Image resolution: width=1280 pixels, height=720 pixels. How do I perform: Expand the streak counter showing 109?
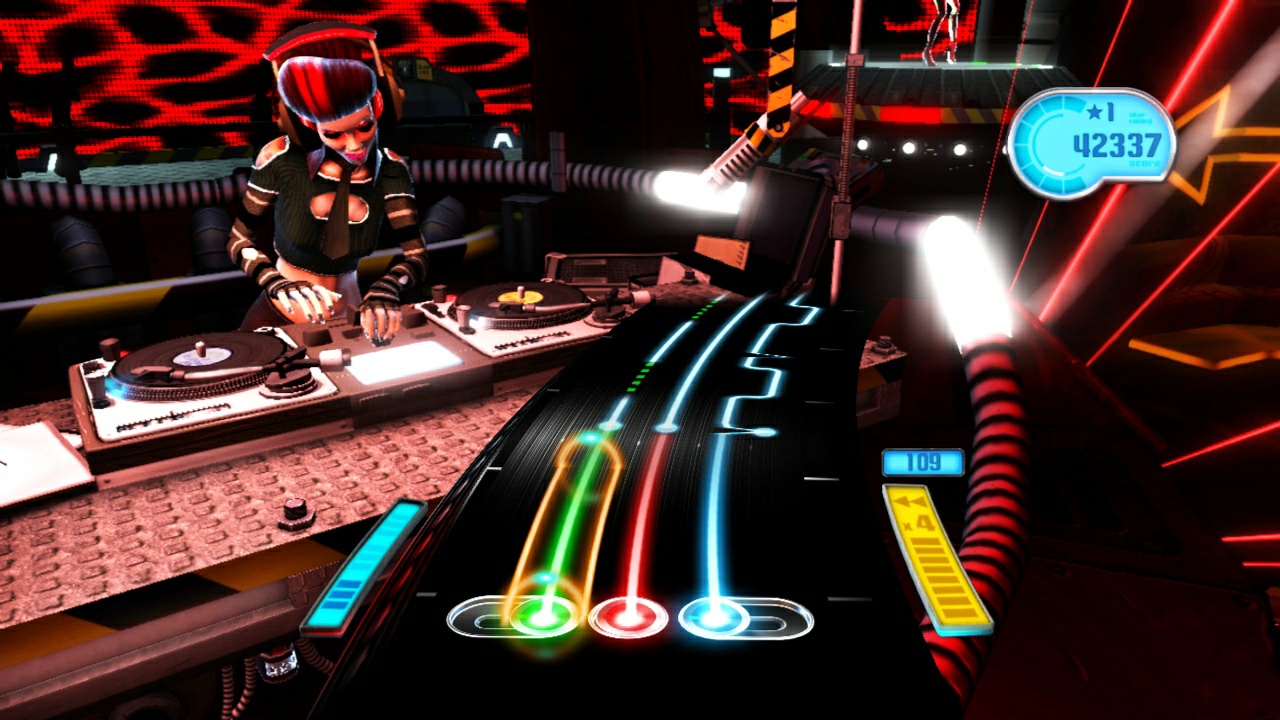tap(921, 462)
